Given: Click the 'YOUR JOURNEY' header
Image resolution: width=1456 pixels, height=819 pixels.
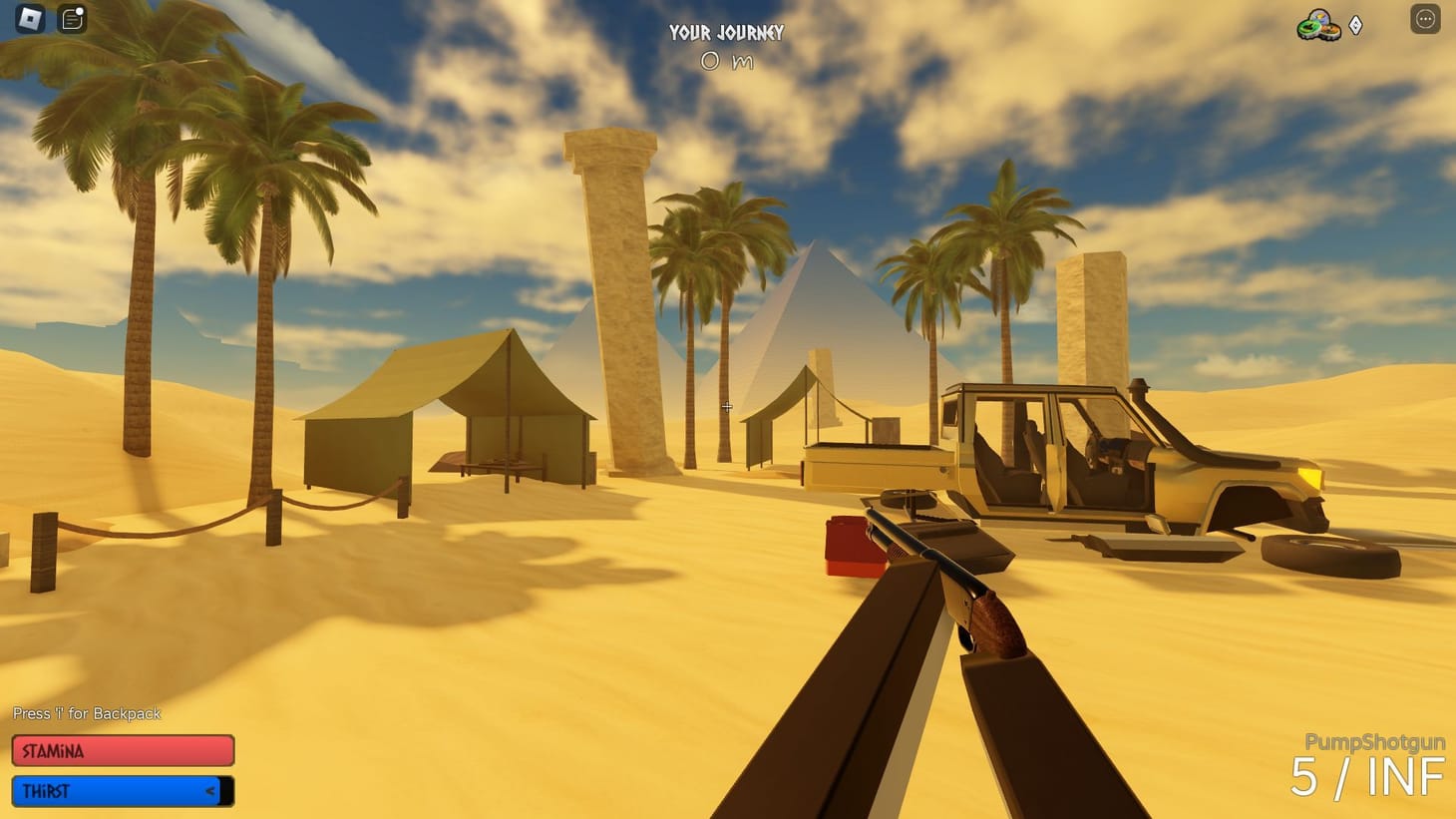Looking at the screenshot, I should 727,33.
